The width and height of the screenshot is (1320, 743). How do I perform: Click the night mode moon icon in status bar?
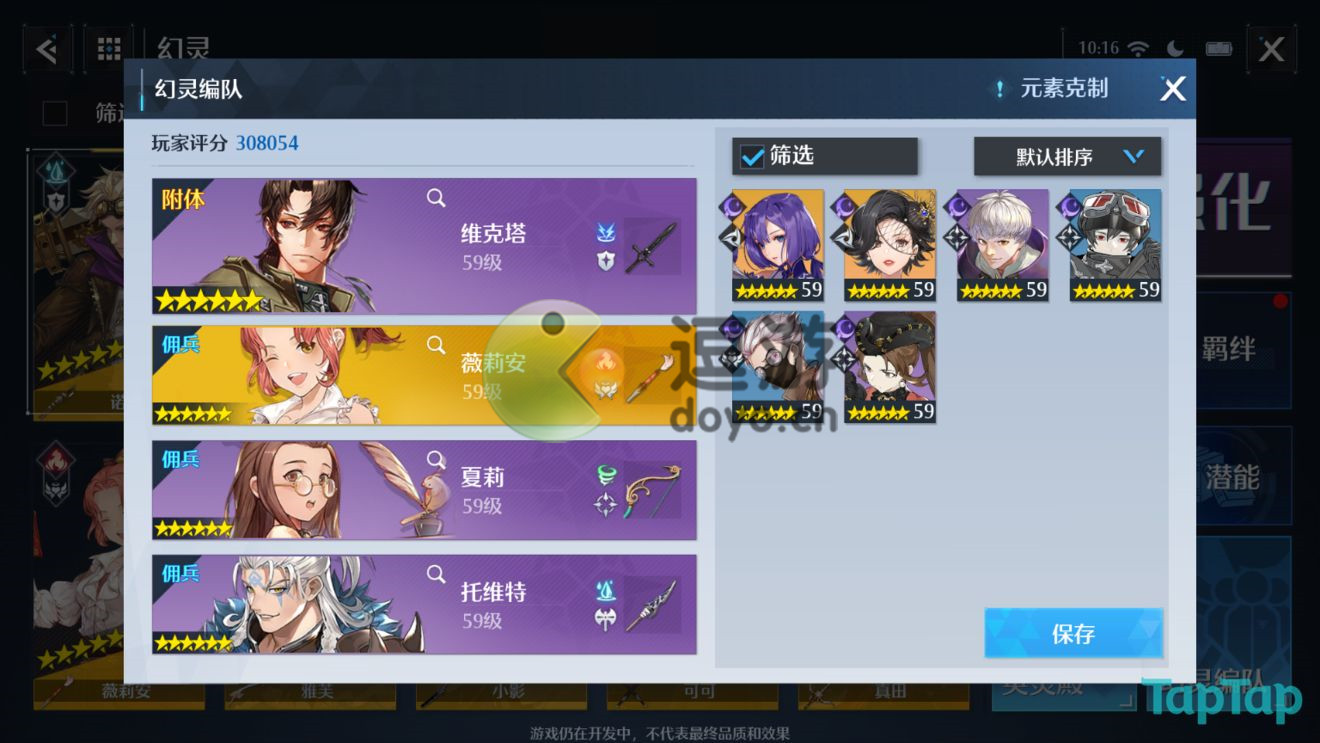[x=1175, y=45]
